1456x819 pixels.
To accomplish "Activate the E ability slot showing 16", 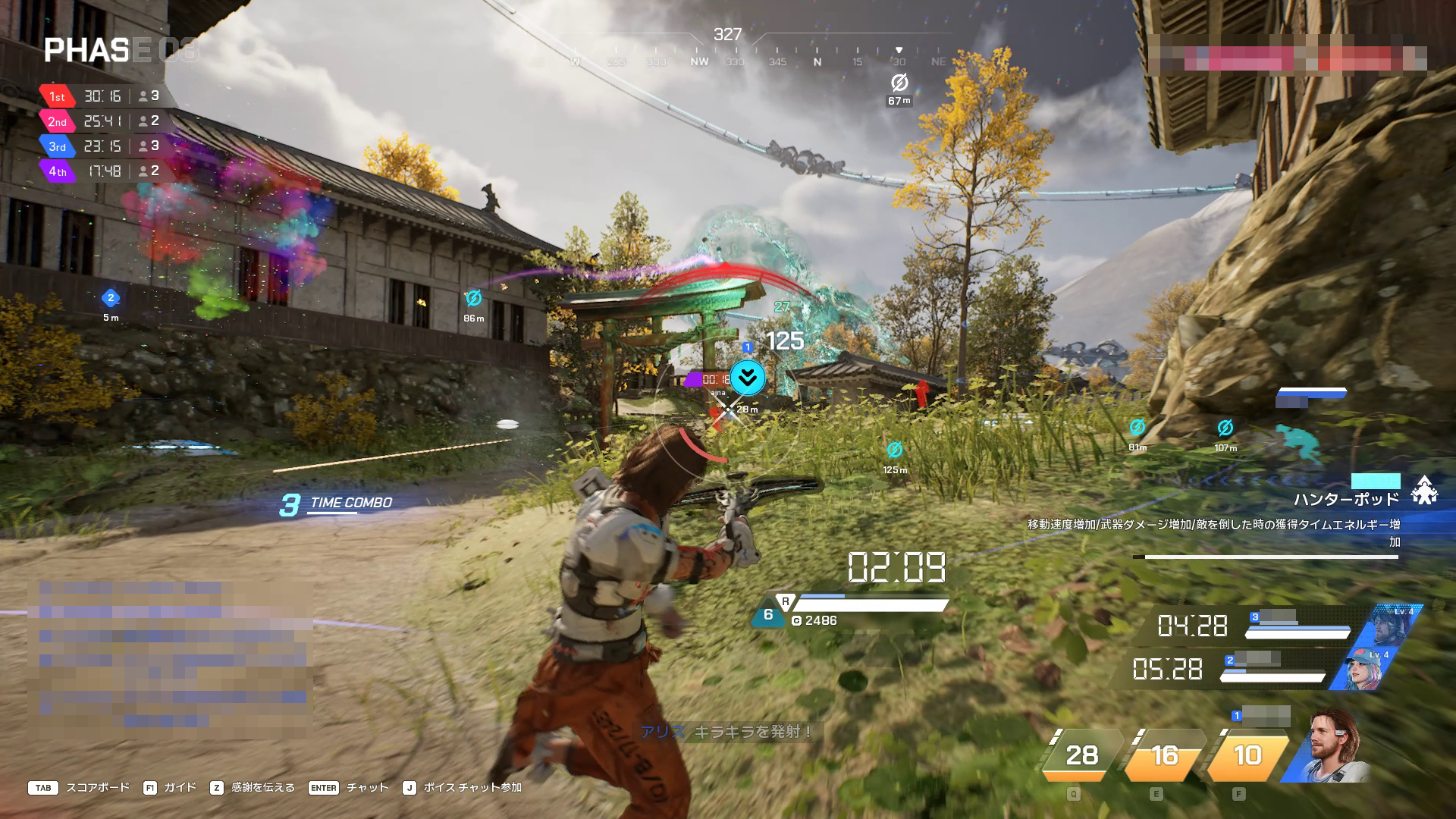I will (x=1165, y=755).
